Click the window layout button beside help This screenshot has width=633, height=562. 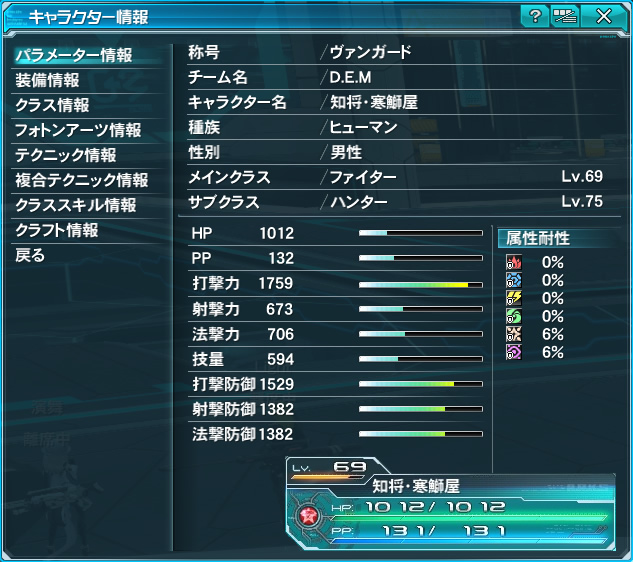[x=566, y=15]
